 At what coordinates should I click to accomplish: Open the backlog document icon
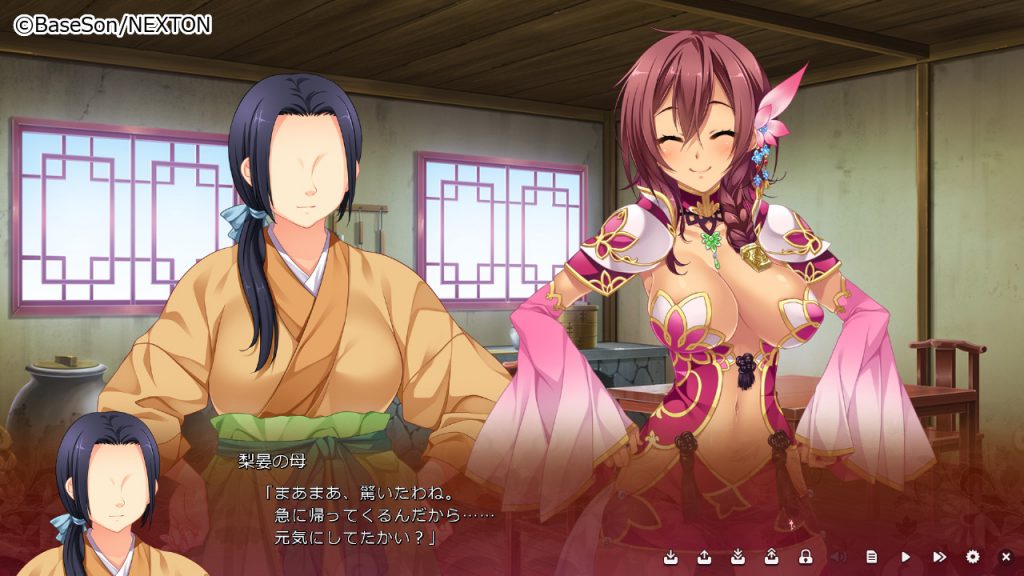(x=872, y=556)
